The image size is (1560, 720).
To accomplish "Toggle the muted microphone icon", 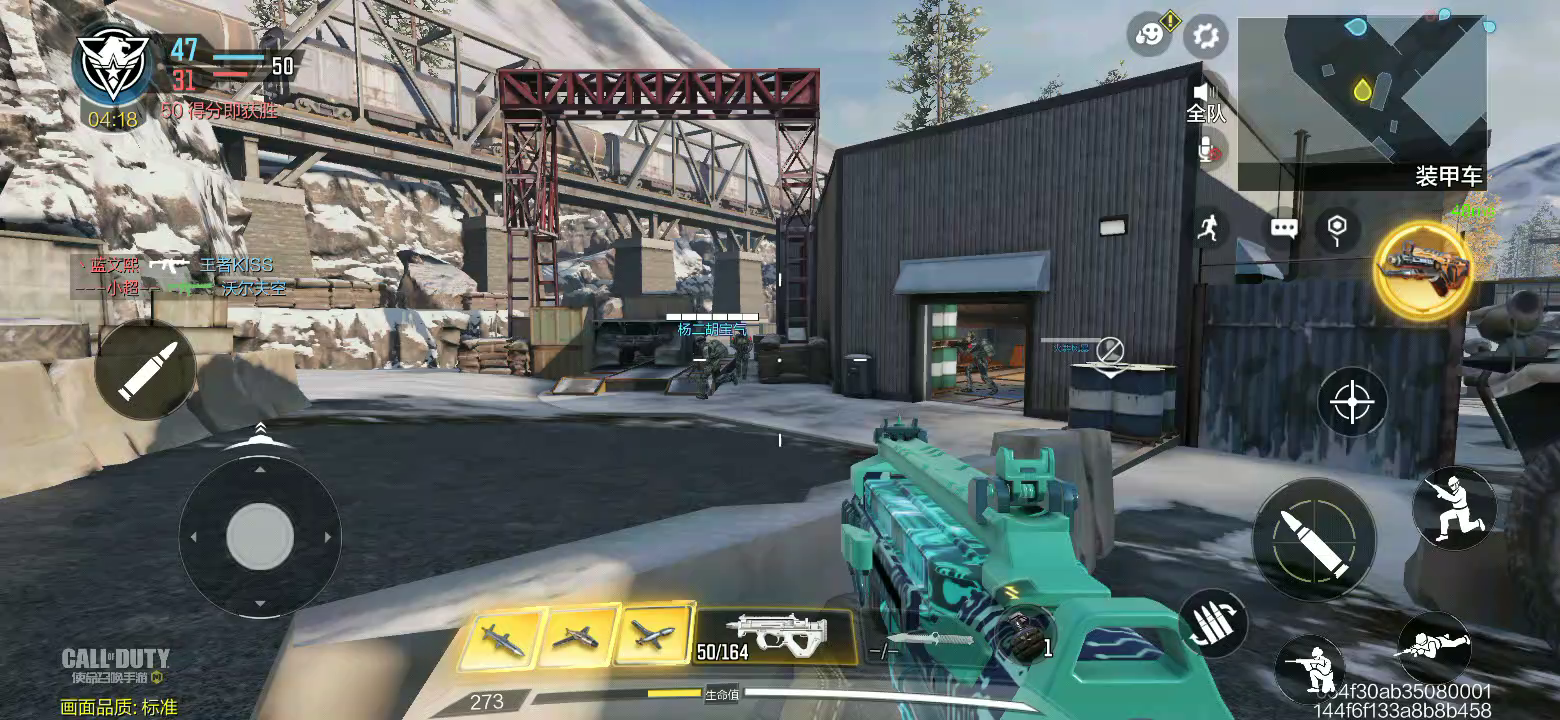I will [x=1209, y=149].
